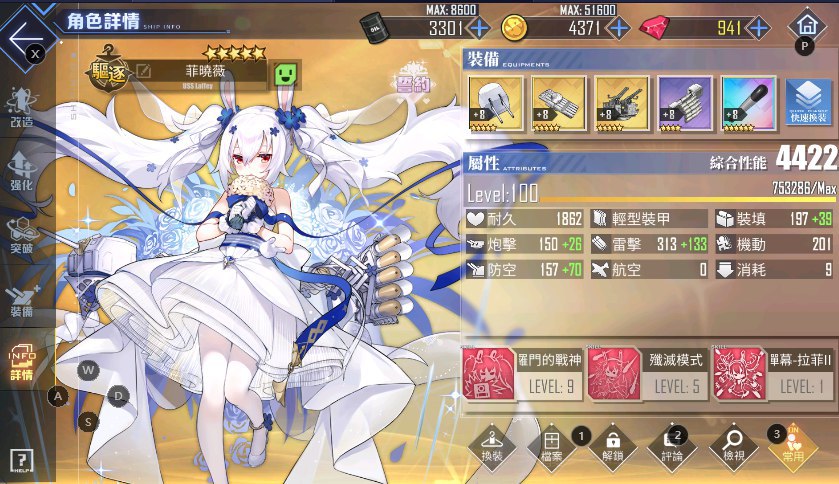Image resolution: width=839 pixels, height=484 pixels.
Task: Select the twin gun turret equipment slot
Action: 495,104
